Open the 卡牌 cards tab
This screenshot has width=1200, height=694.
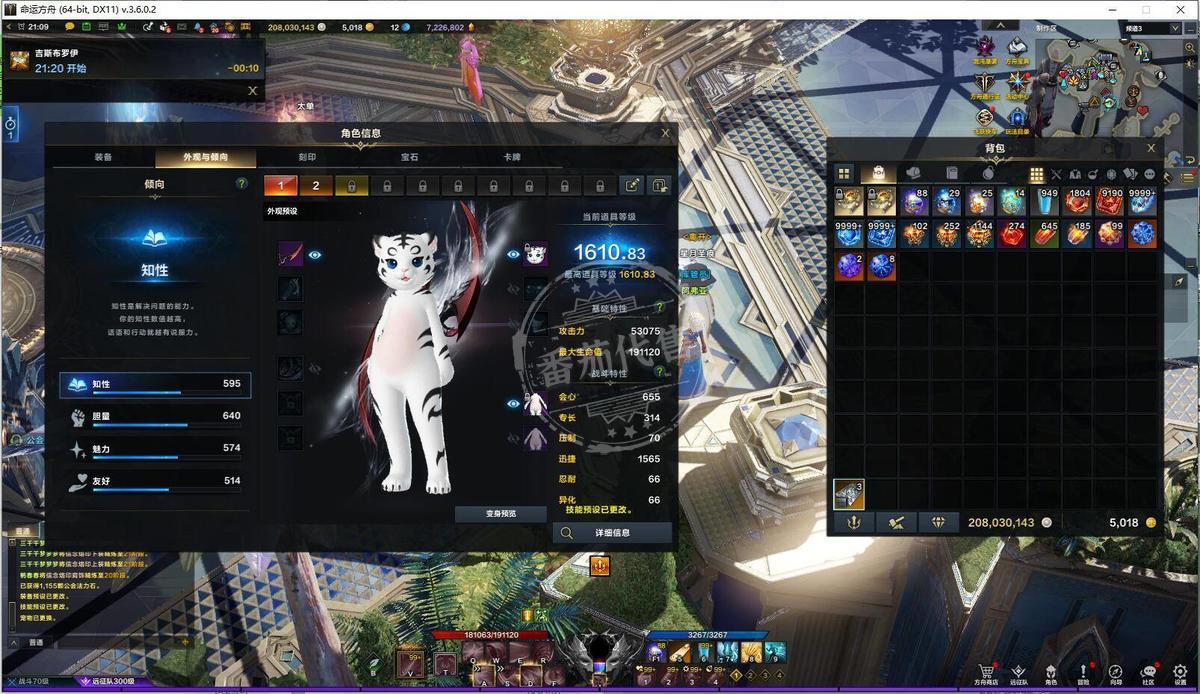(512, 158)
